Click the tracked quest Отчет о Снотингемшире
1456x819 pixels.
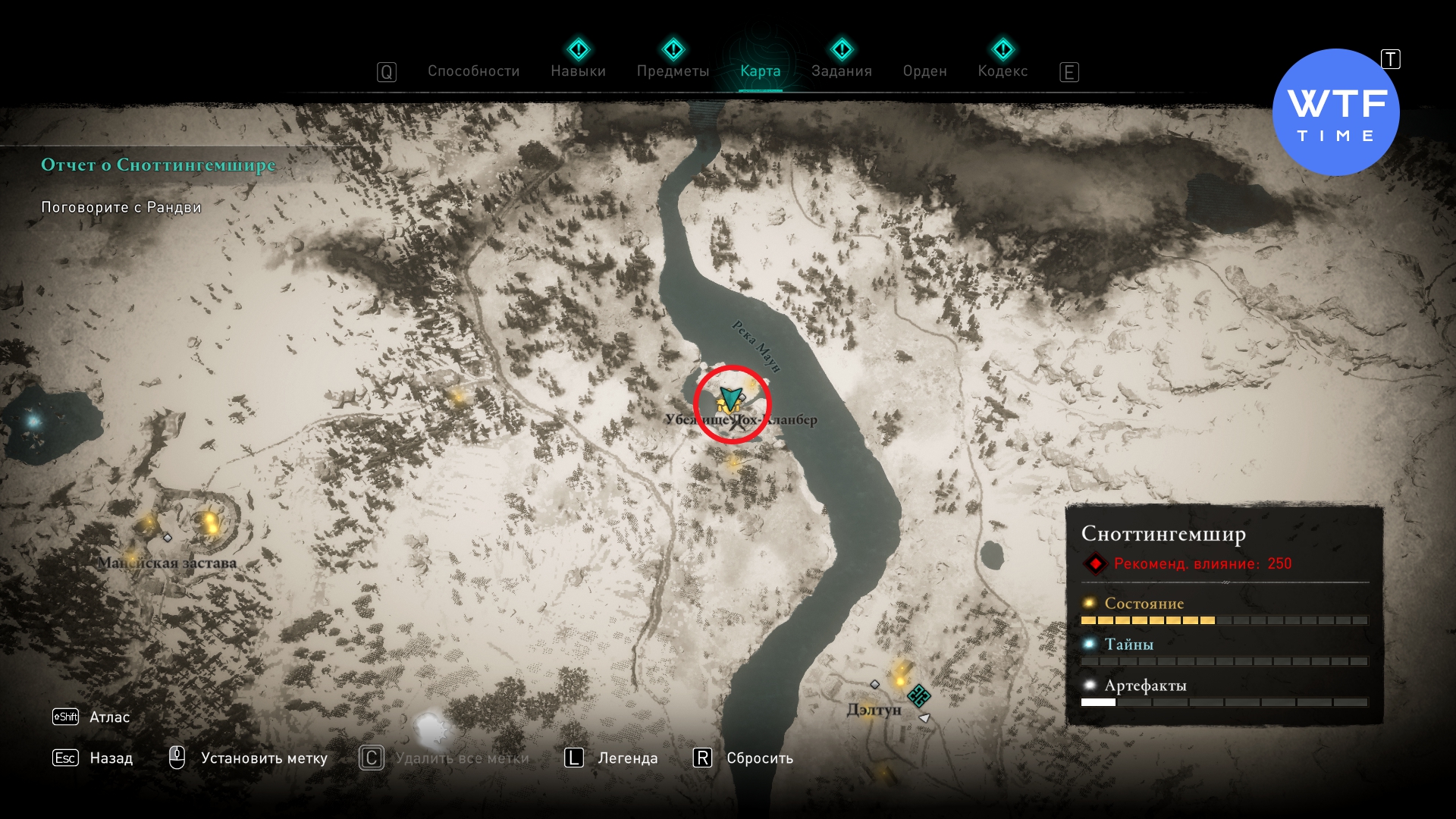(x=158, y=165)
